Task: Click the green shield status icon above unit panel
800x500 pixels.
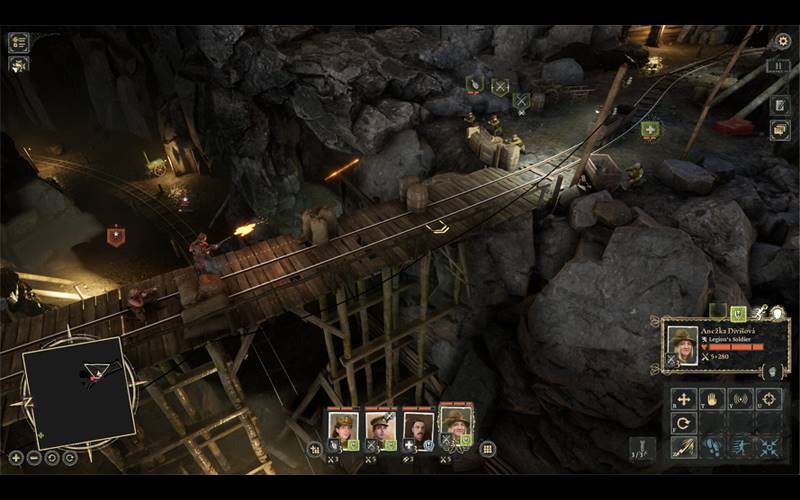Action: tap(737, 313)
